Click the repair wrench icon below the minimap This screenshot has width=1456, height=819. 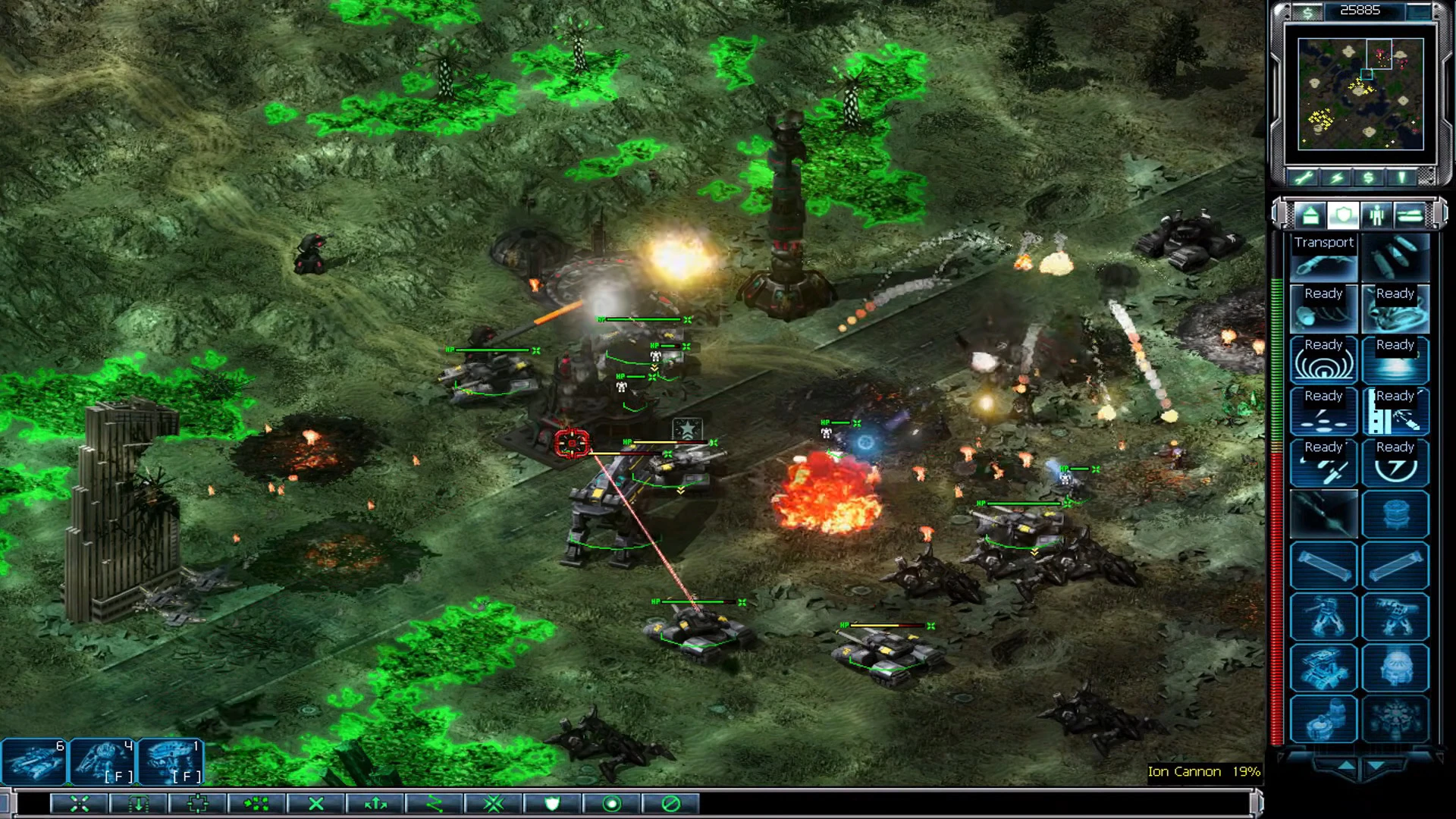[x=1306, y=177]
